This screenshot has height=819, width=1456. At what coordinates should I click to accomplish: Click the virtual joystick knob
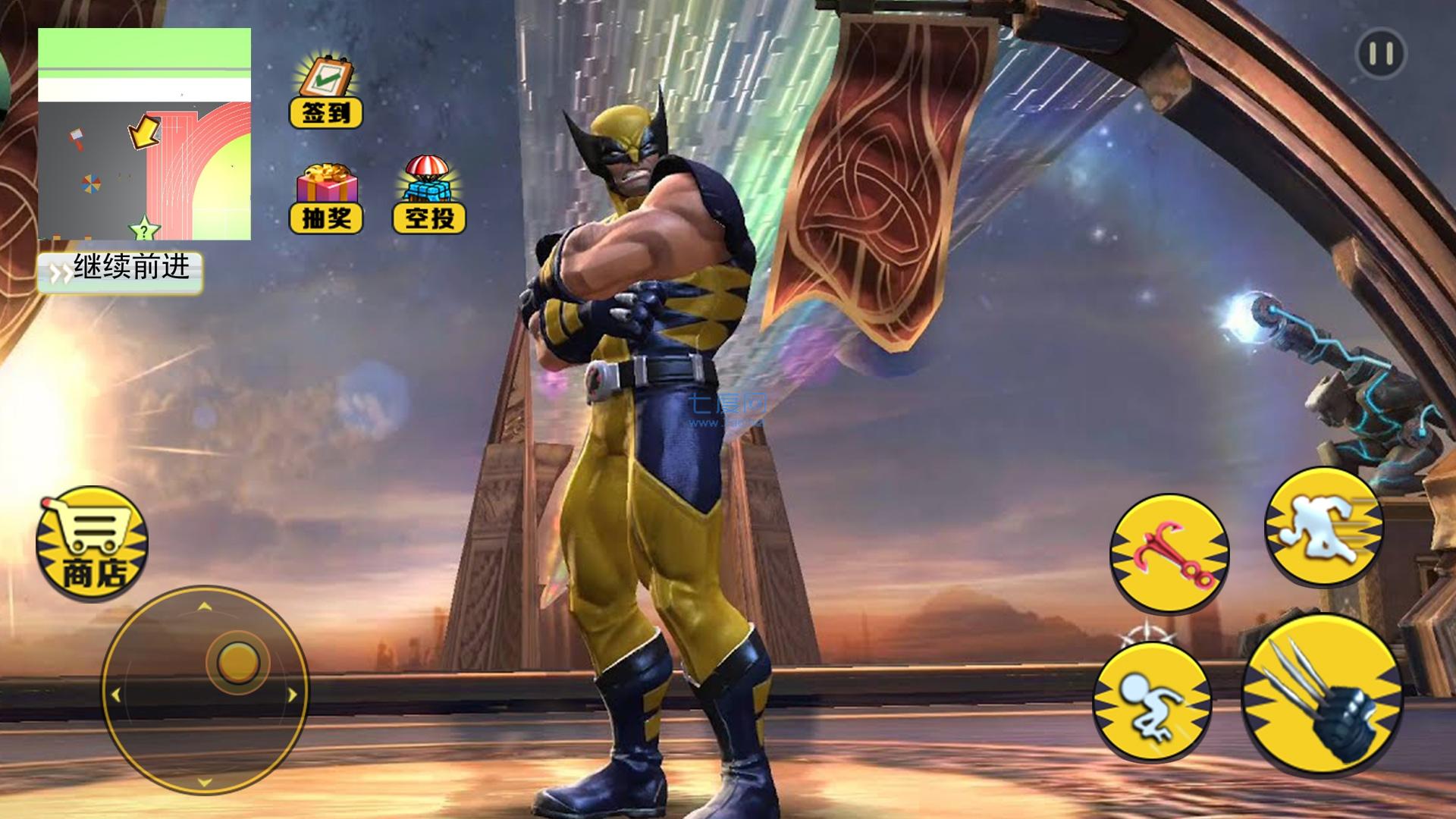click(x=238, y=661)
